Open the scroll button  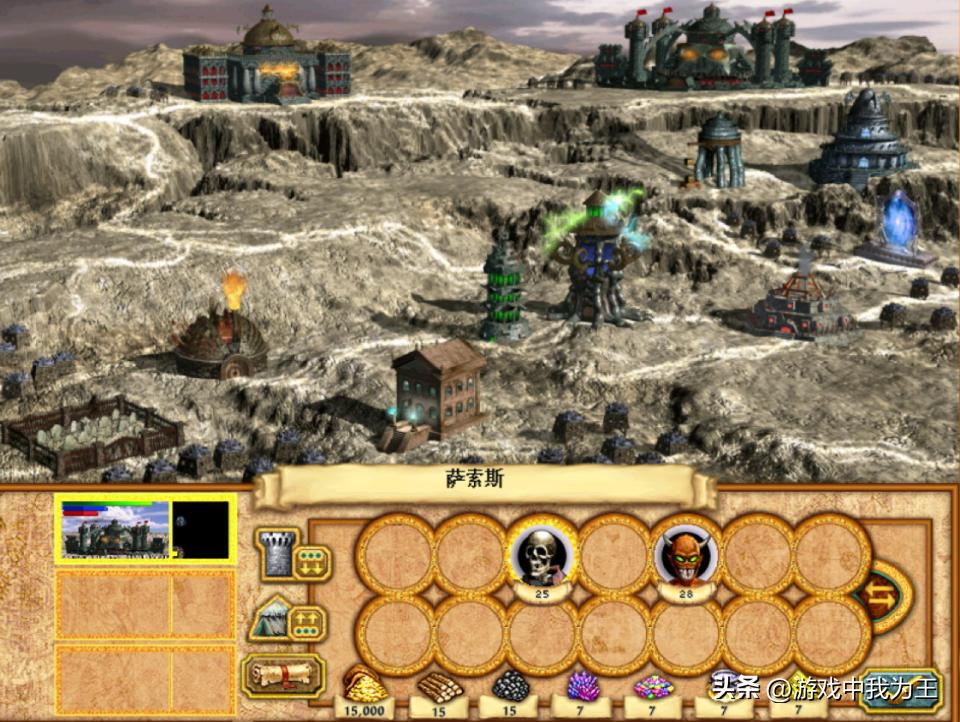pyautogui.click(x=282, y=676)
